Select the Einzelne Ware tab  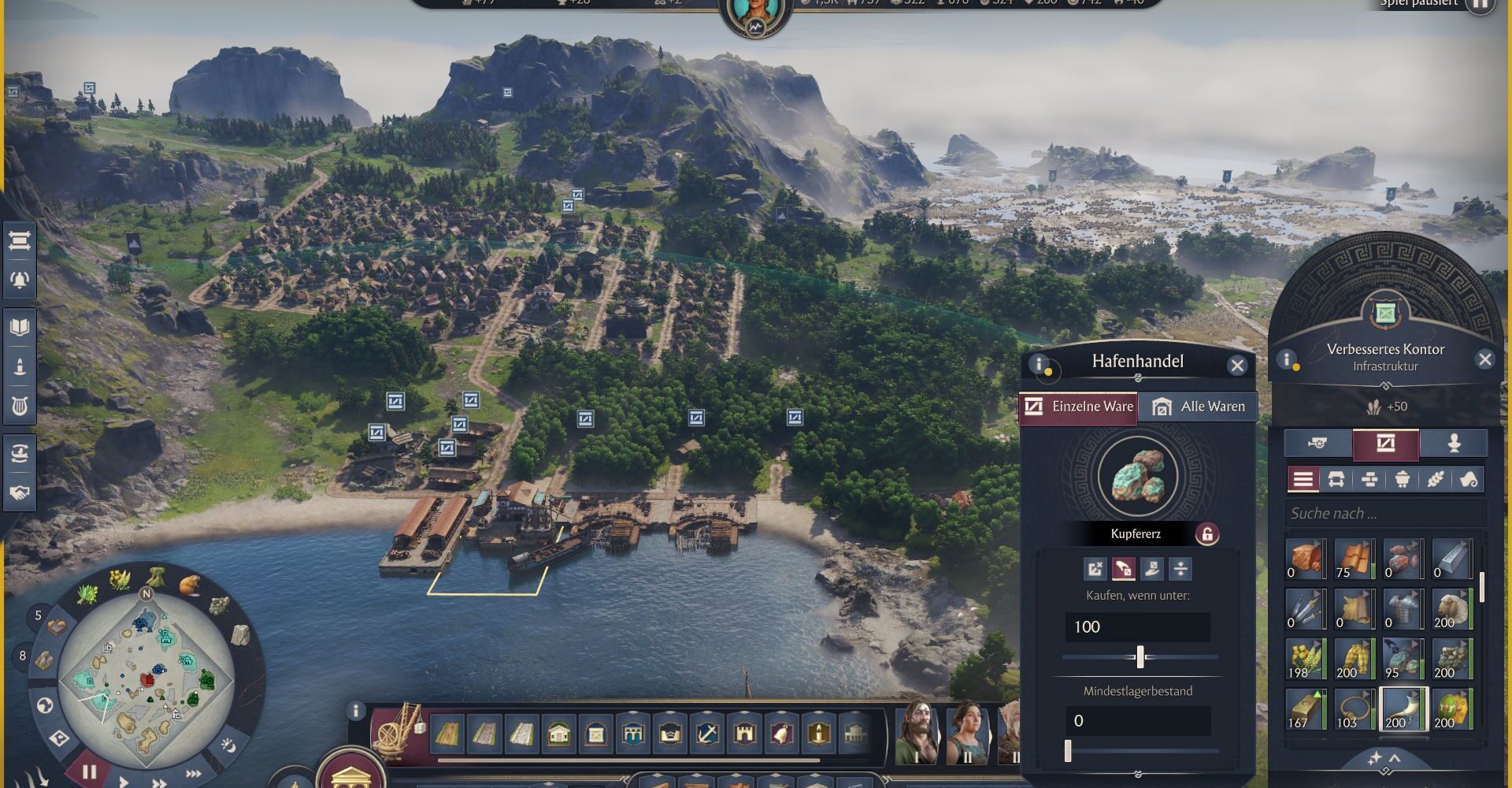click(x=1078, y=407)
